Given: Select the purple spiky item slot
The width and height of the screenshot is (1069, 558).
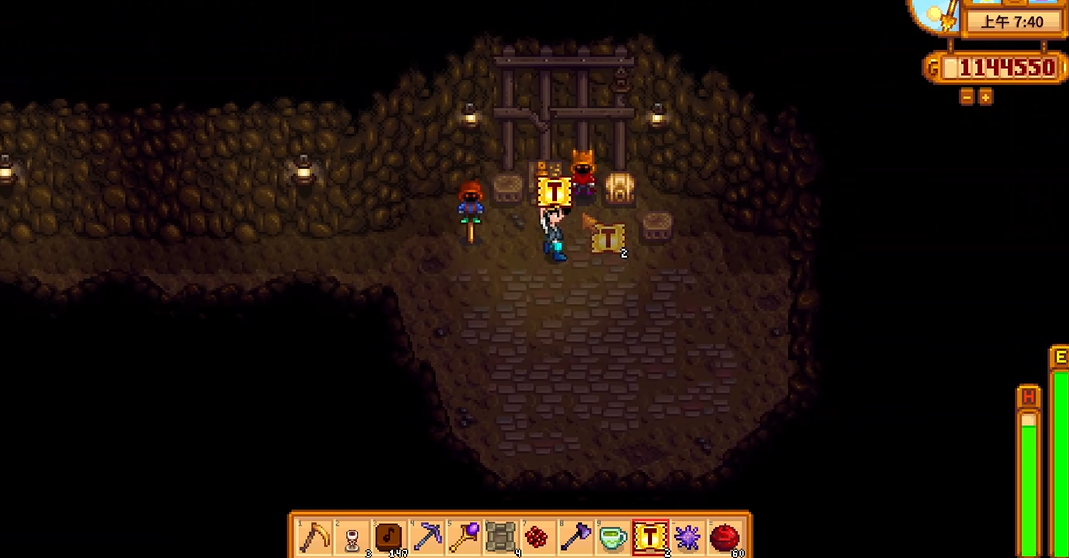Looking at the screenshot, I should (688, 537).
